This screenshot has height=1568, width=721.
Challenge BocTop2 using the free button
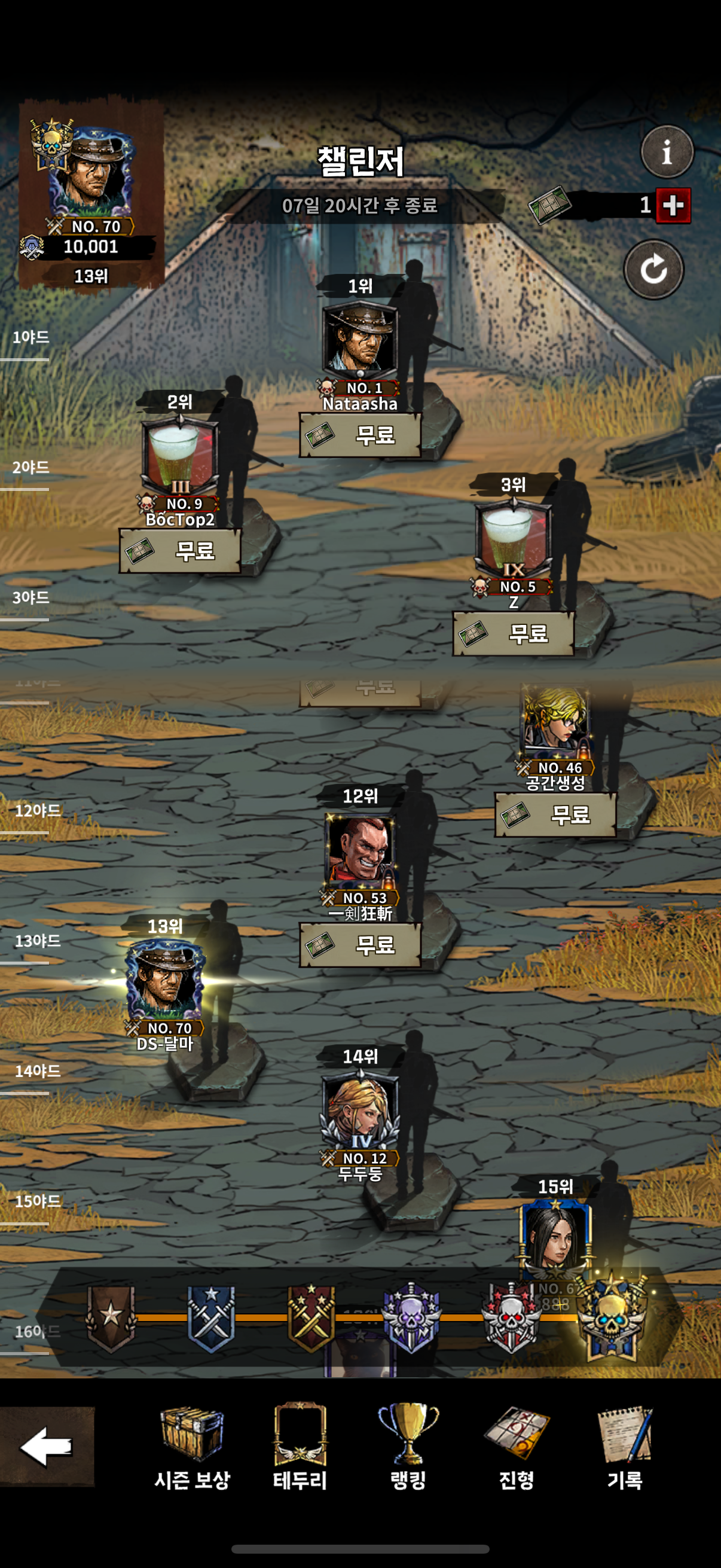coord(180,551)
